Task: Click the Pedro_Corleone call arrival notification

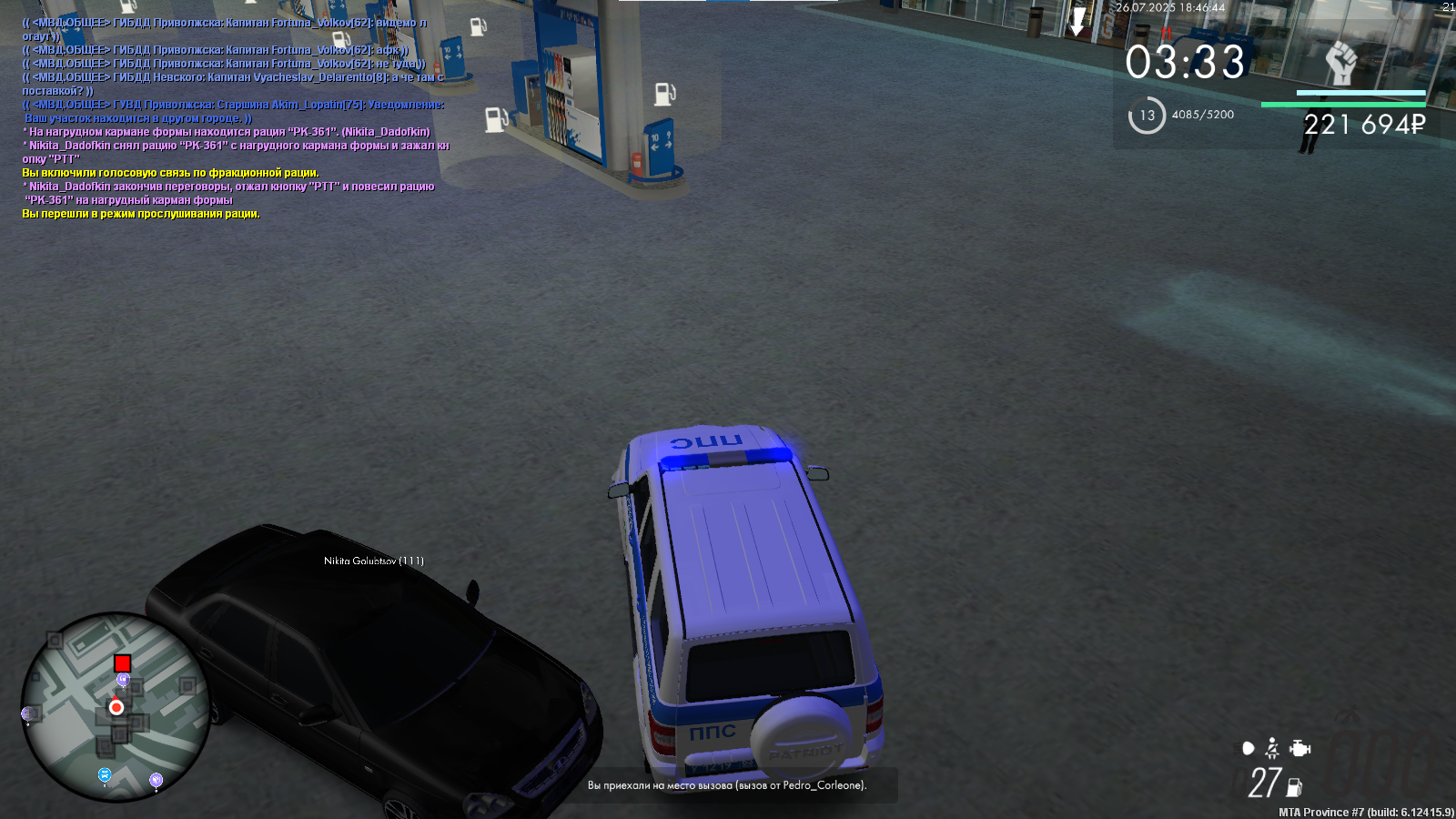Action: click(x=727, y=785)
